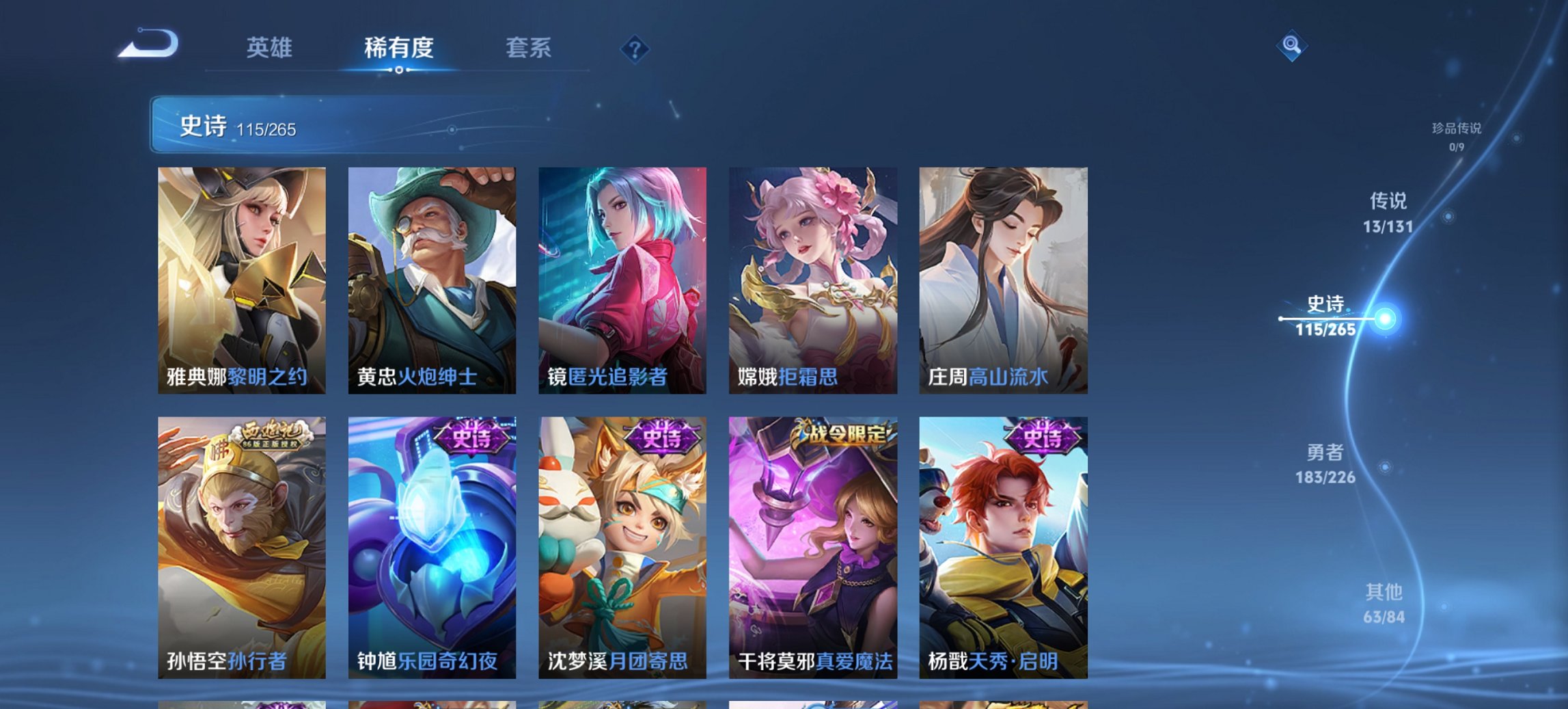
Task: Select the 稀有度 tab
Action: (x=398, y=48)
